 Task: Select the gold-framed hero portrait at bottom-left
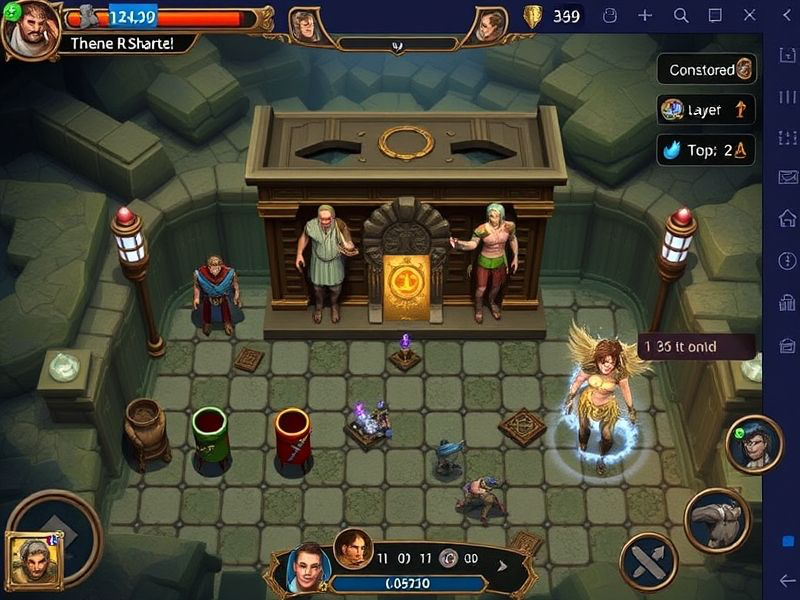click(x=34, y=560)
